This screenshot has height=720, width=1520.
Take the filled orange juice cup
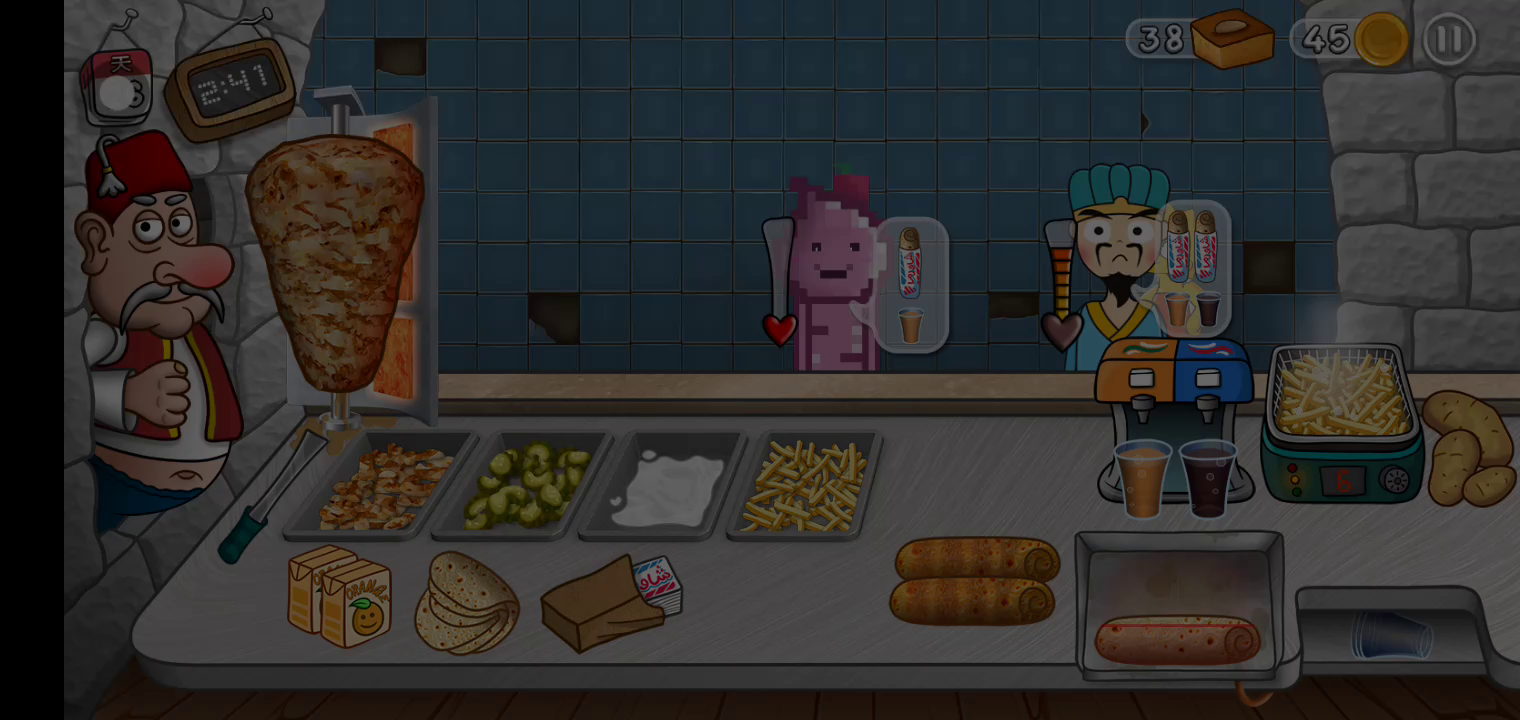coord(1142,478)
